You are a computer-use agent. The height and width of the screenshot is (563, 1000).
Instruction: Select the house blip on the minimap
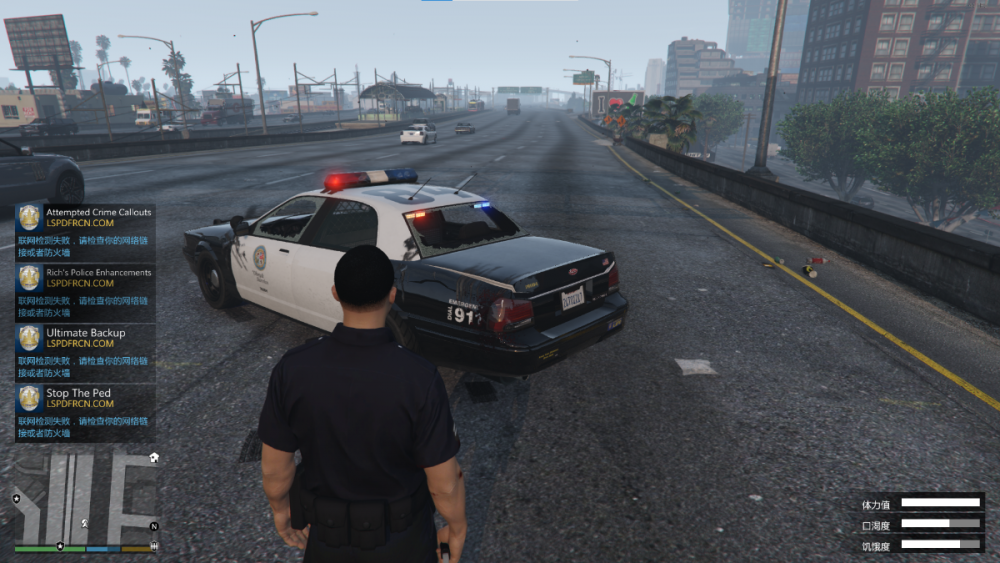154,457
